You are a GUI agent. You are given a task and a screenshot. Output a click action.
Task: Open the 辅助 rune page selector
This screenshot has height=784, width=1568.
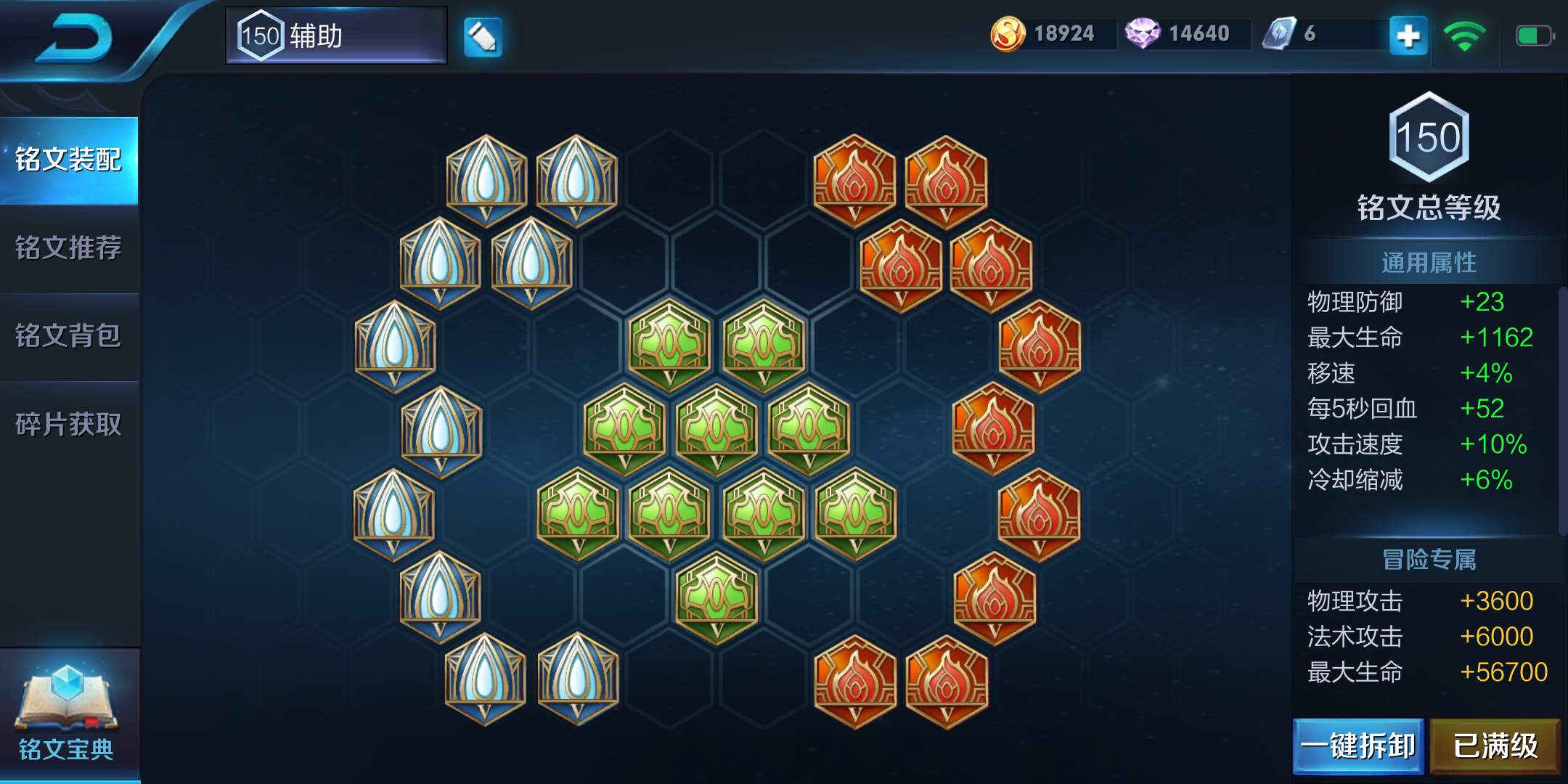pos(336,36)
